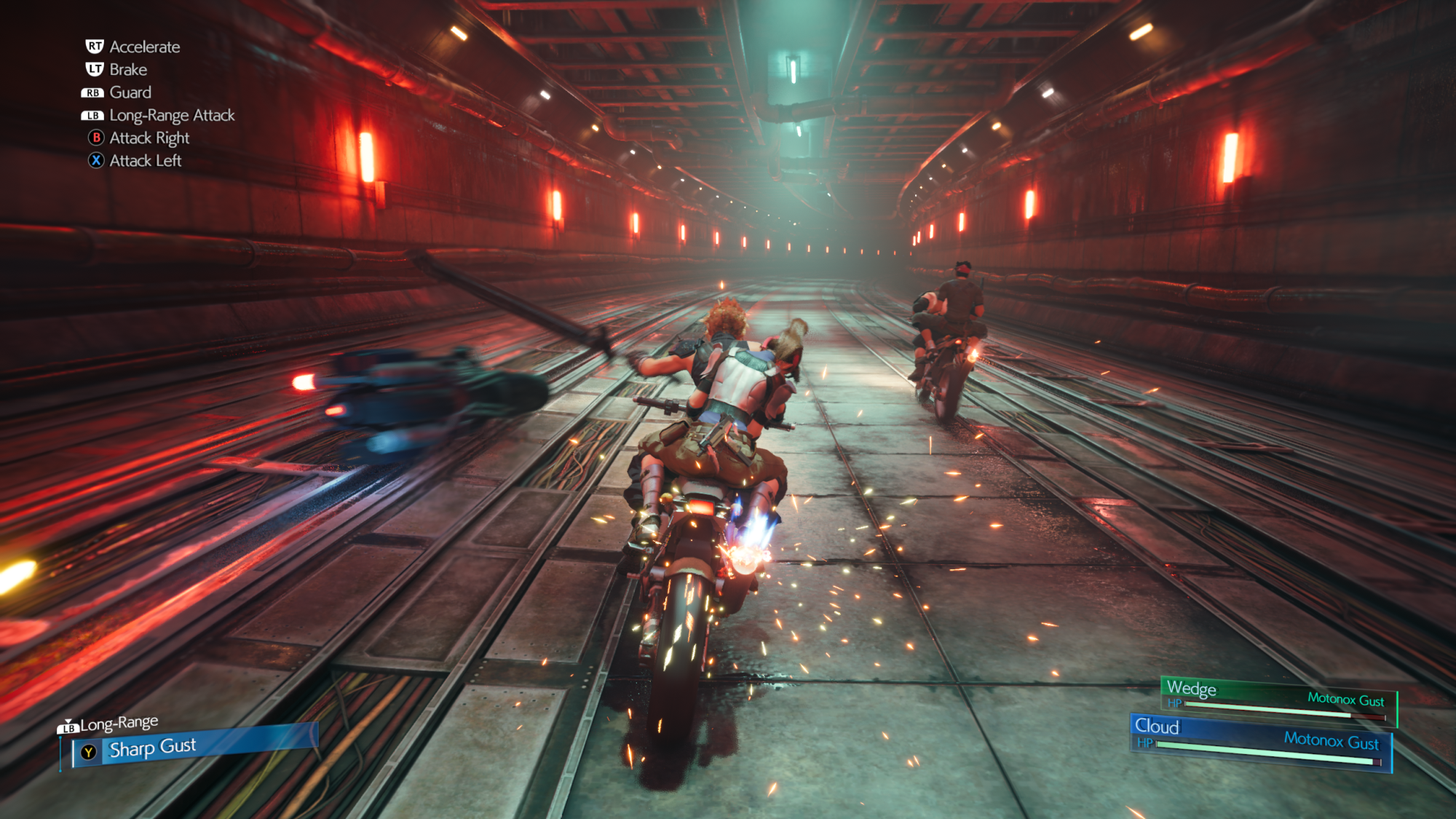
Task: Select Cloud's party status panel
Action: point(1260,743)
